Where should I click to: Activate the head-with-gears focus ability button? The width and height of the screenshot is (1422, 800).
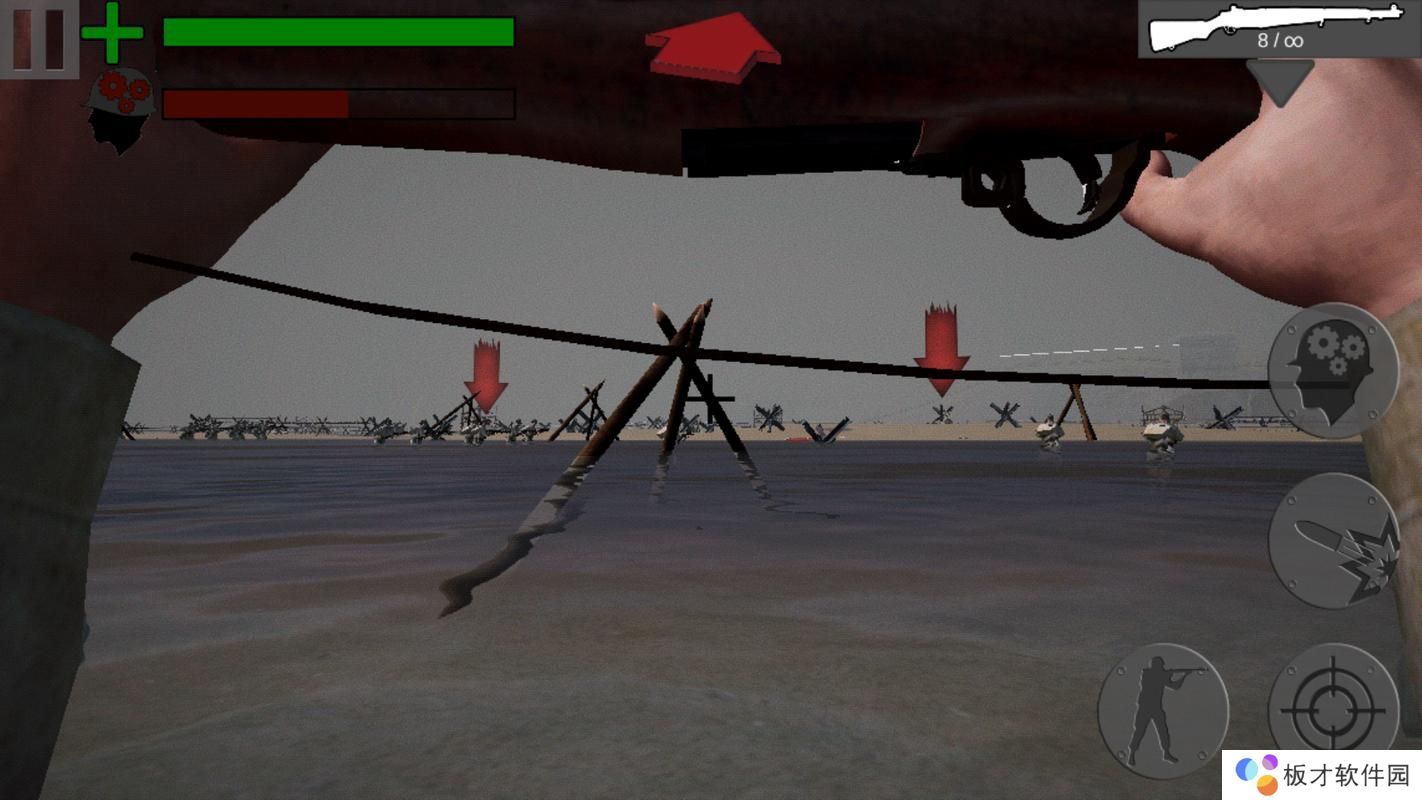(1332, 371)
